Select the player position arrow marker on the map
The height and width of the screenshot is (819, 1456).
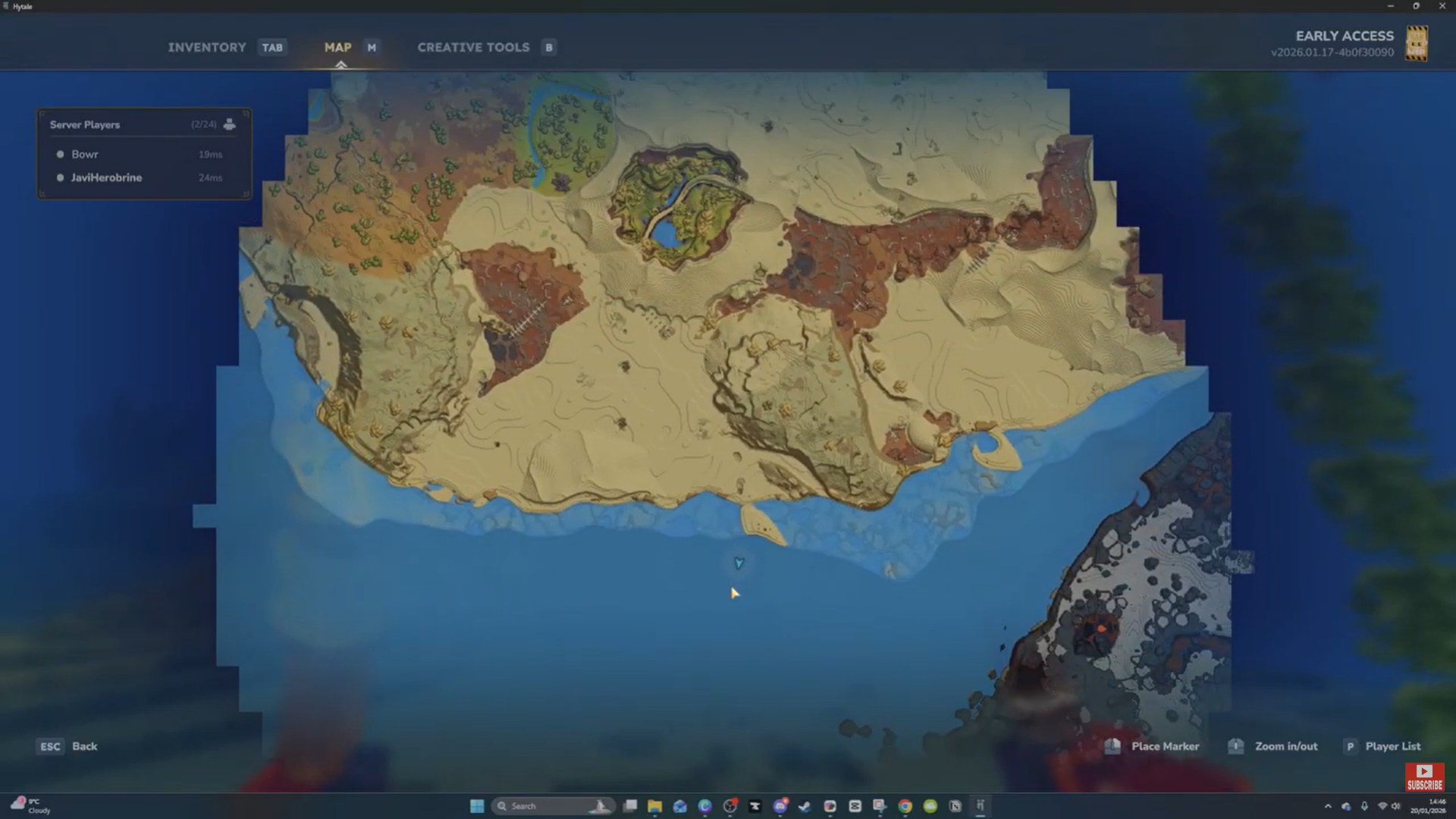click(x=739, y=563)
